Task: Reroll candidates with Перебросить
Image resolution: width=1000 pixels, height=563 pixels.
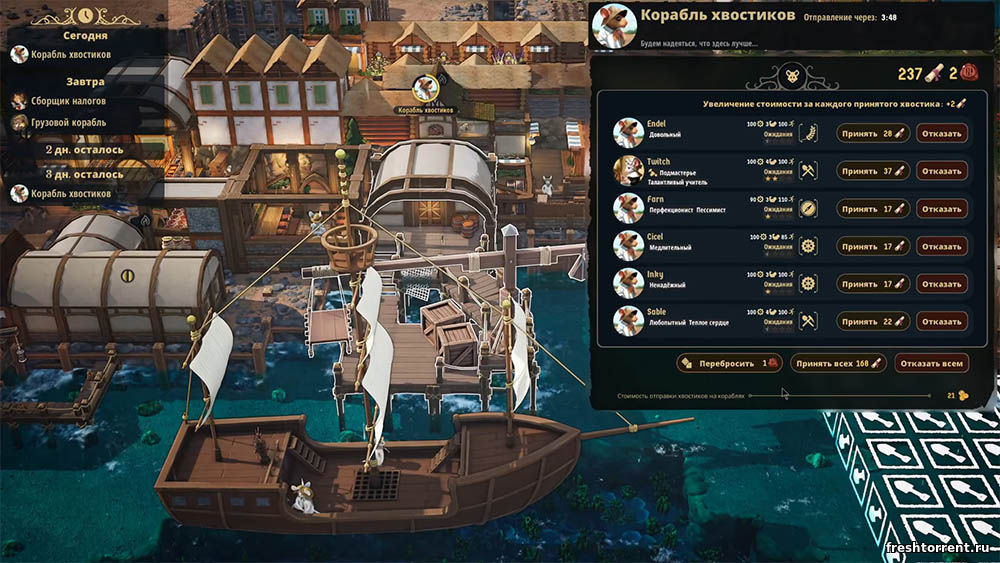Action: point(730,363)
